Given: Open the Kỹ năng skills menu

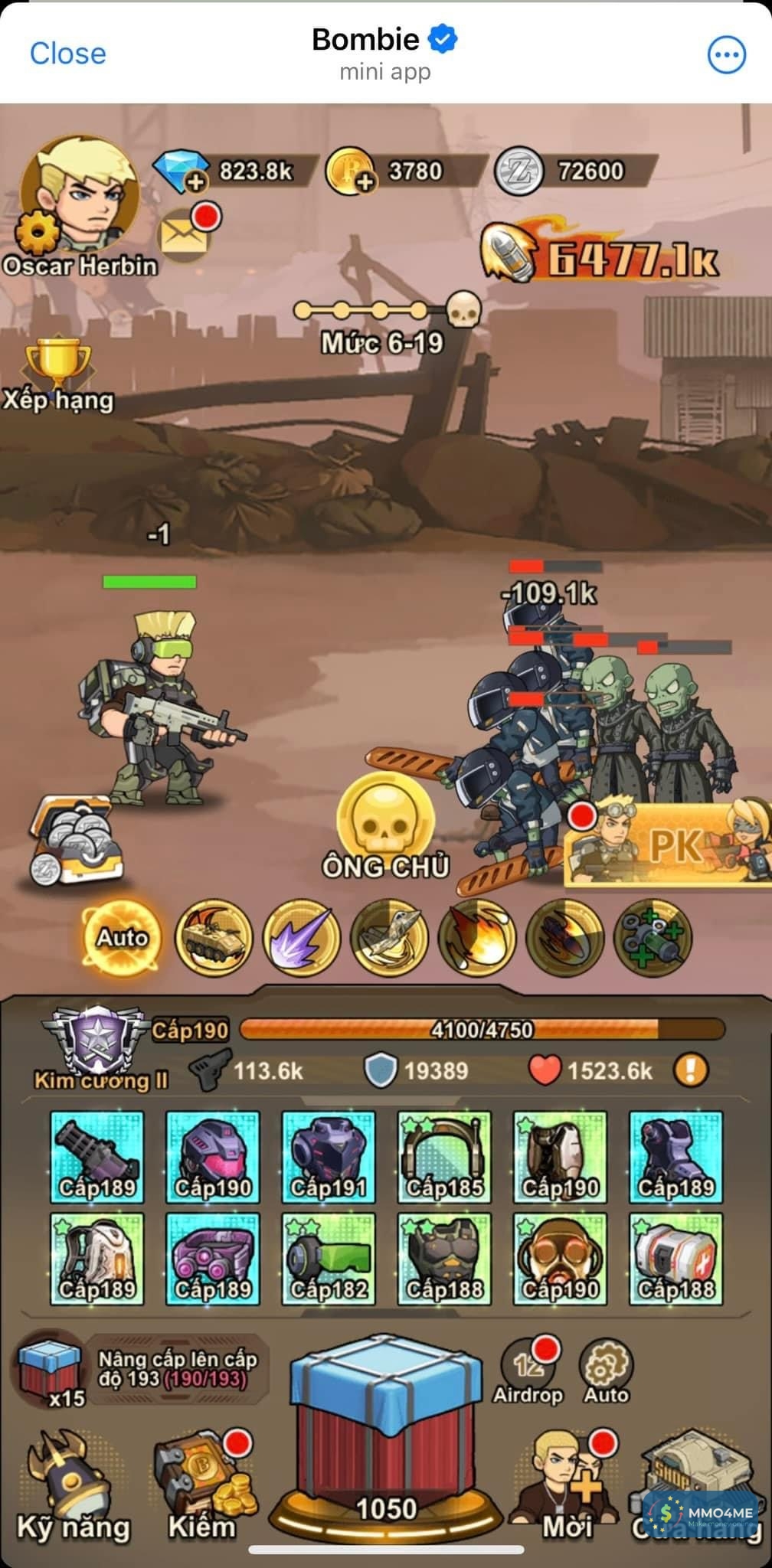Looking at the screenshot, I should [x=74, y=1481].
